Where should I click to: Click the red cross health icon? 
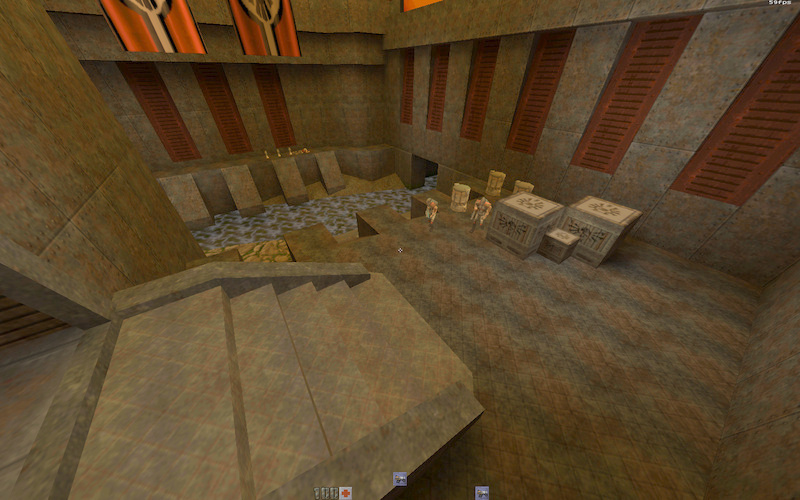(346, 492)
